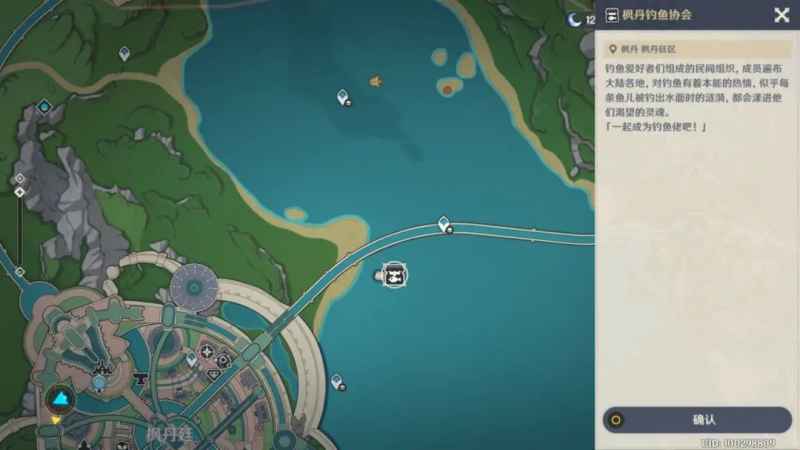Select the waypoint off the city's east coast

pyautogui.click(x=337, y=381)
